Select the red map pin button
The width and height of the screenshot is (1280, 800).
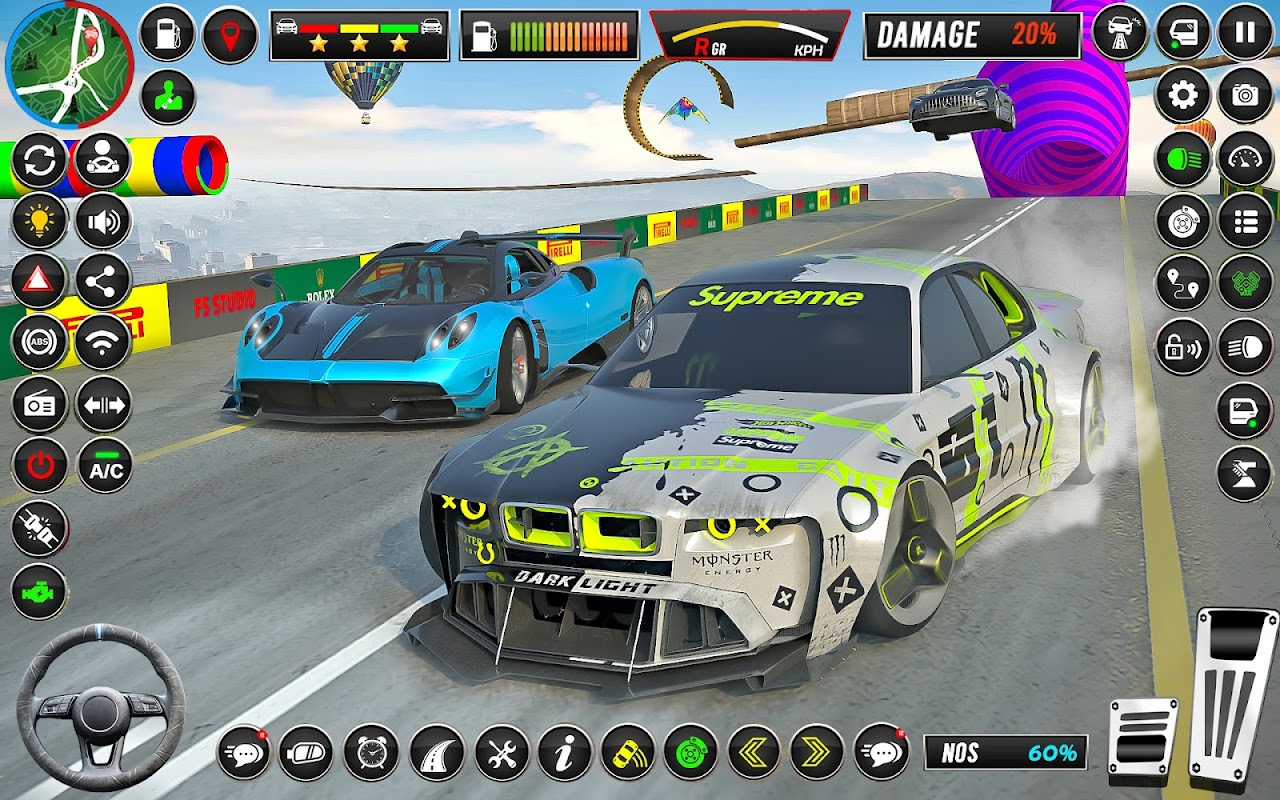point(230,35)
